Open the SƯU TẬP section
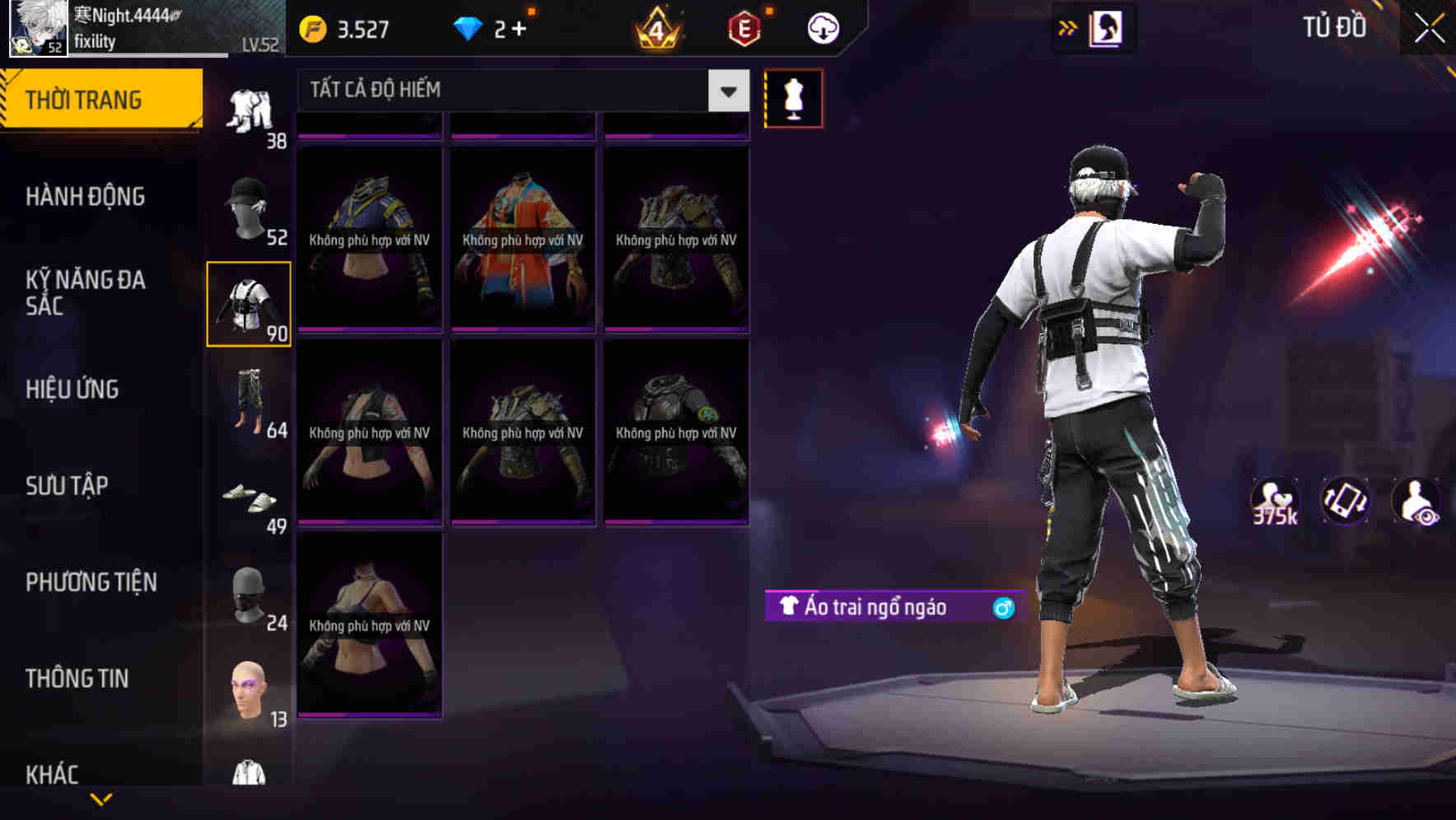This screenshot has height=820, width=1456. (69, 487)
